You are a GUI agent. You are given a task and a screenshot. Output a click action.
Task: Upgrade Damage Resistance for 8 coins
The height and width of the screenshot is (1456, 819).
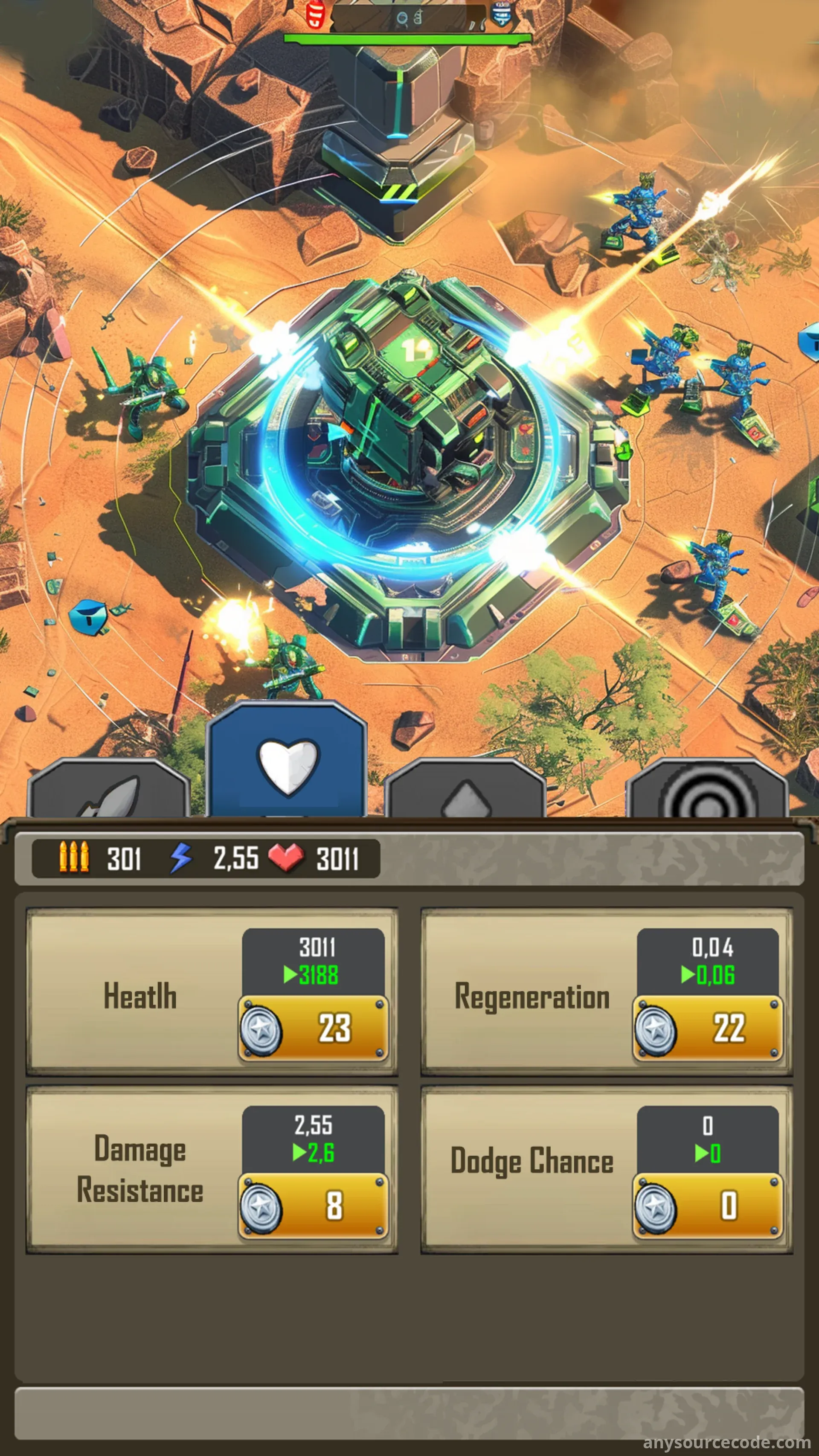click(314, 1206)
